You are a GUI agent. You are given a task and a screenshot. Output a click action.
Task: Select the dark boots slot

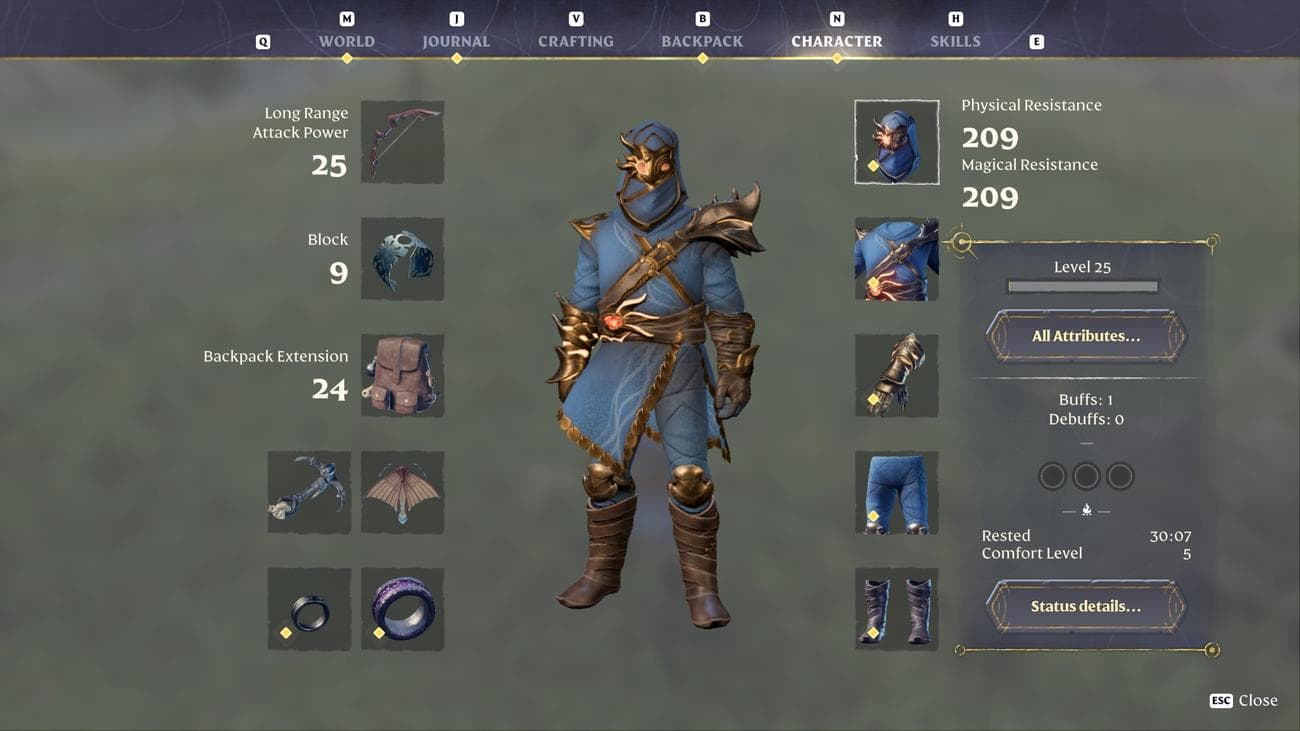tap(896, 609)
